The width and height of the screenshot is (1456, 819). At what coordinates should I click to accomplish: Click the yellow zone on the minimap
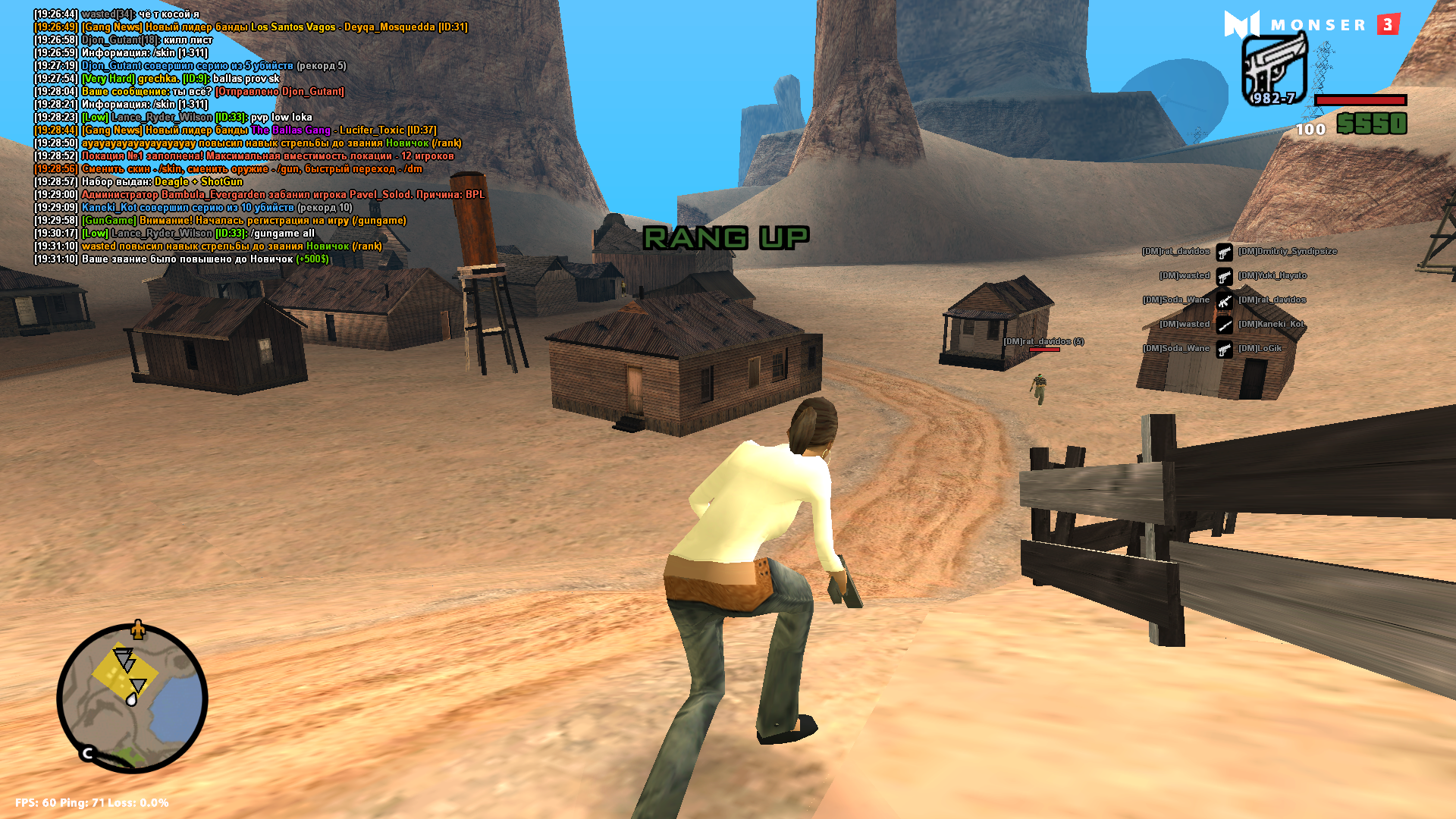click(124, 673)
